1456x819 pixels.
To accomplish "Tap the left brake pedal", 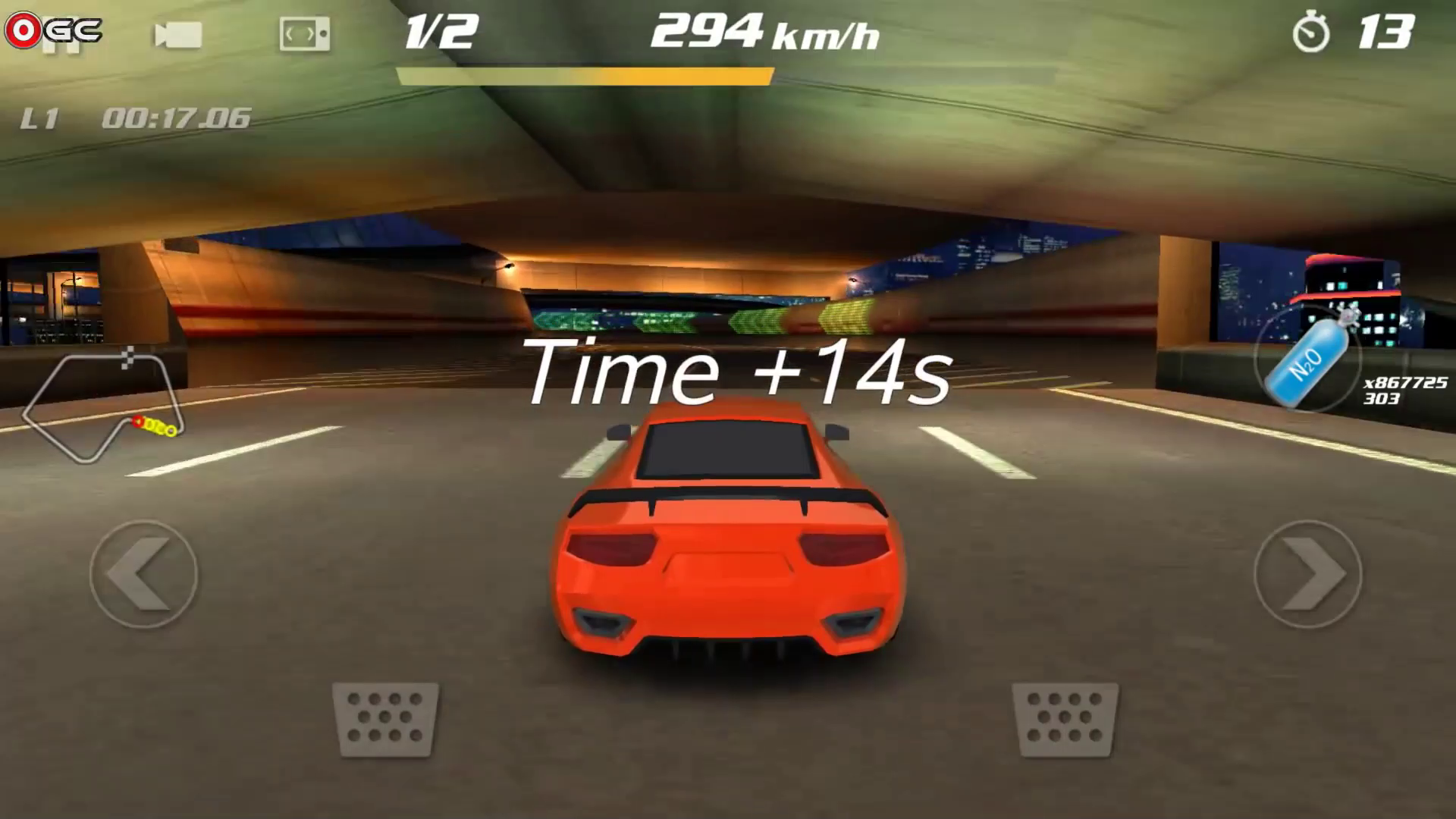I will [386, 718].
